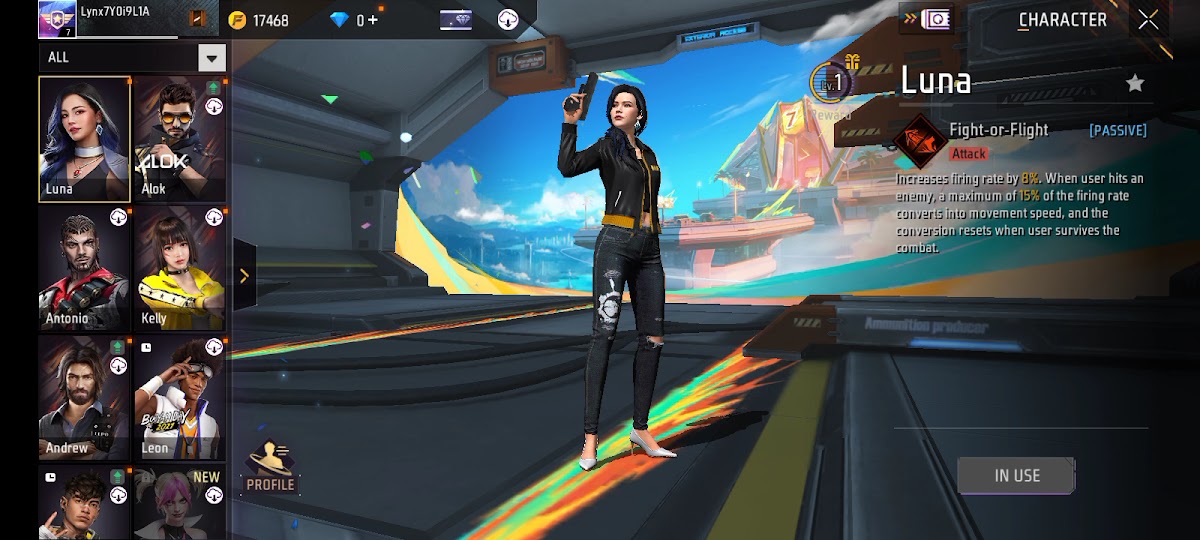This screenshot has width=1200, height=540.
Task: Close the Character screen
Action: 1148,20
